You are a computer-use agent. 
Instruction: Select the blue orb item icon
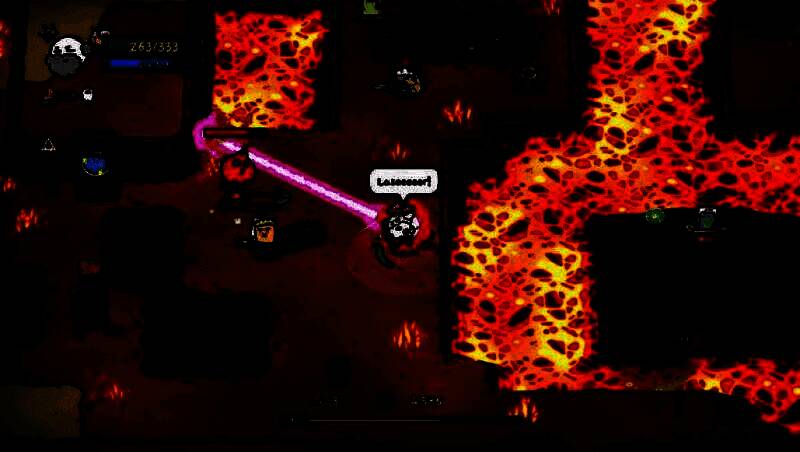tap(95, 163)
